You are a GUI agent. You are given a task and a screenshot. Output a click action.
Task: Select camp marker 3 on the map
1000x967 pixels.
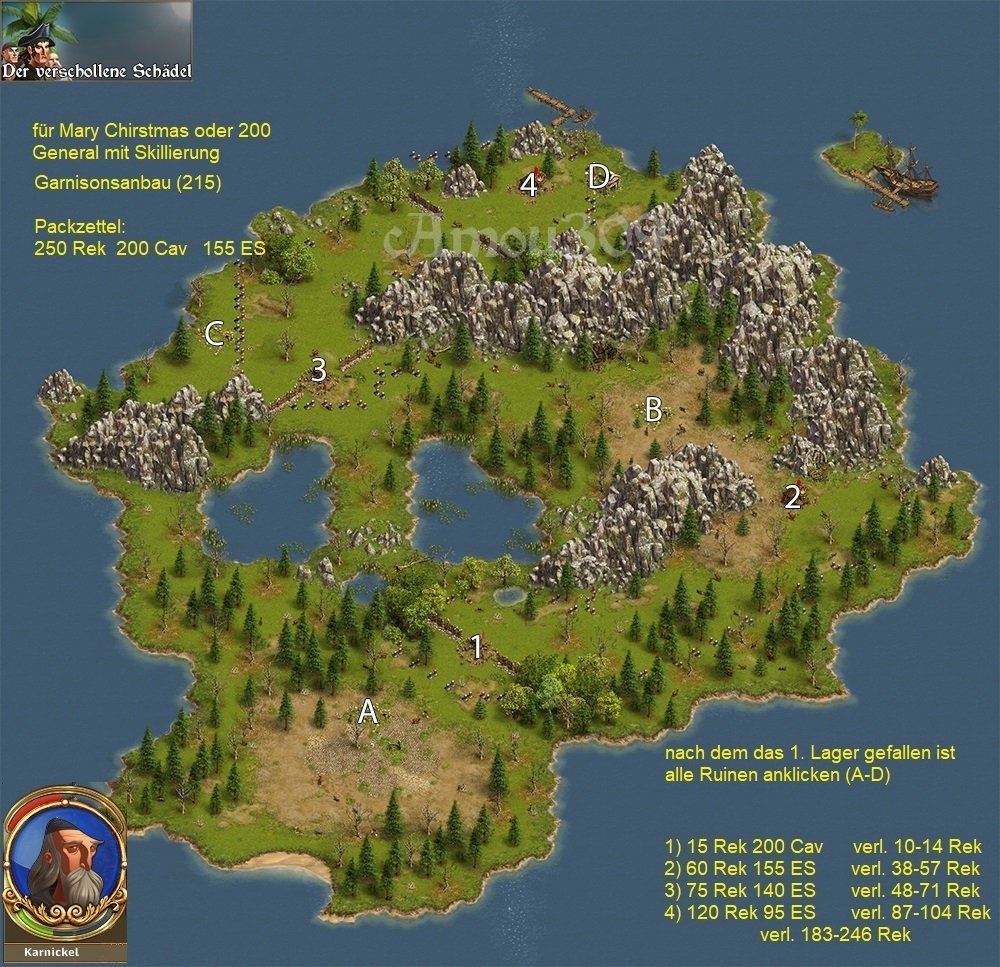click(318, 370)
